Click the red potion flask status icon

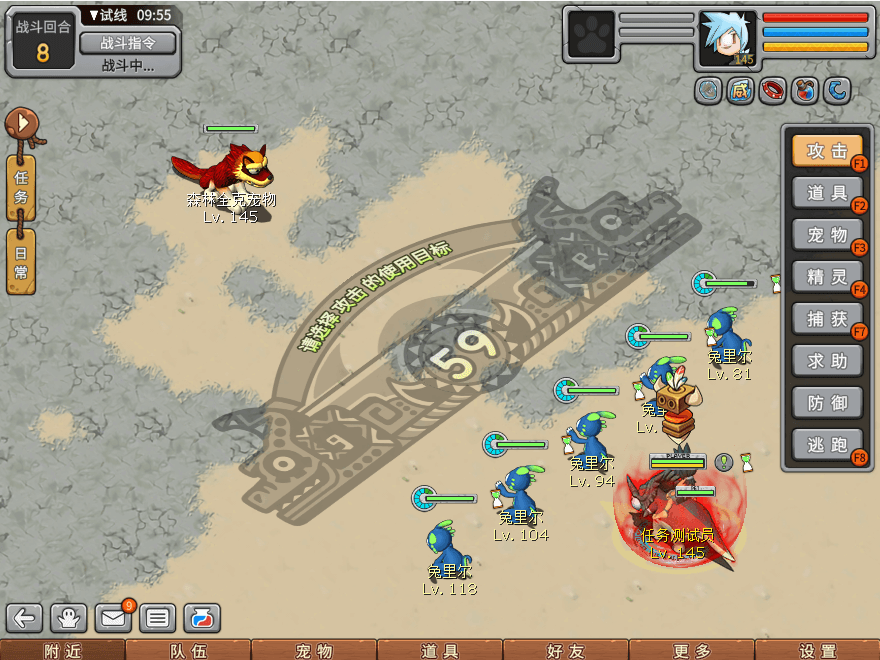(805, 91)
